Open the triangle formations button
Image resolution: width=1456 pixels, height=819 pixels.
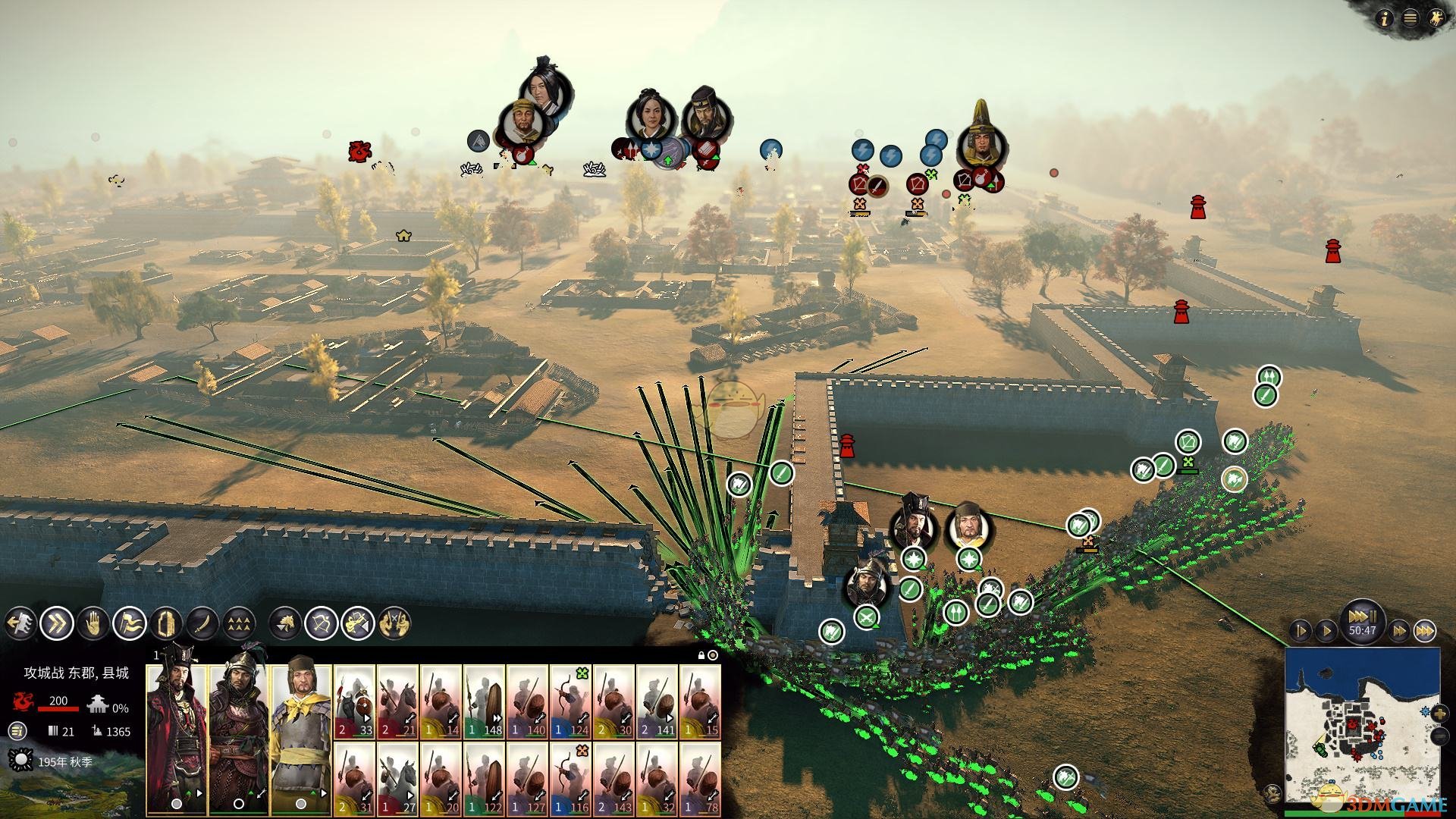pyautogui.click(x=239, y=624)
